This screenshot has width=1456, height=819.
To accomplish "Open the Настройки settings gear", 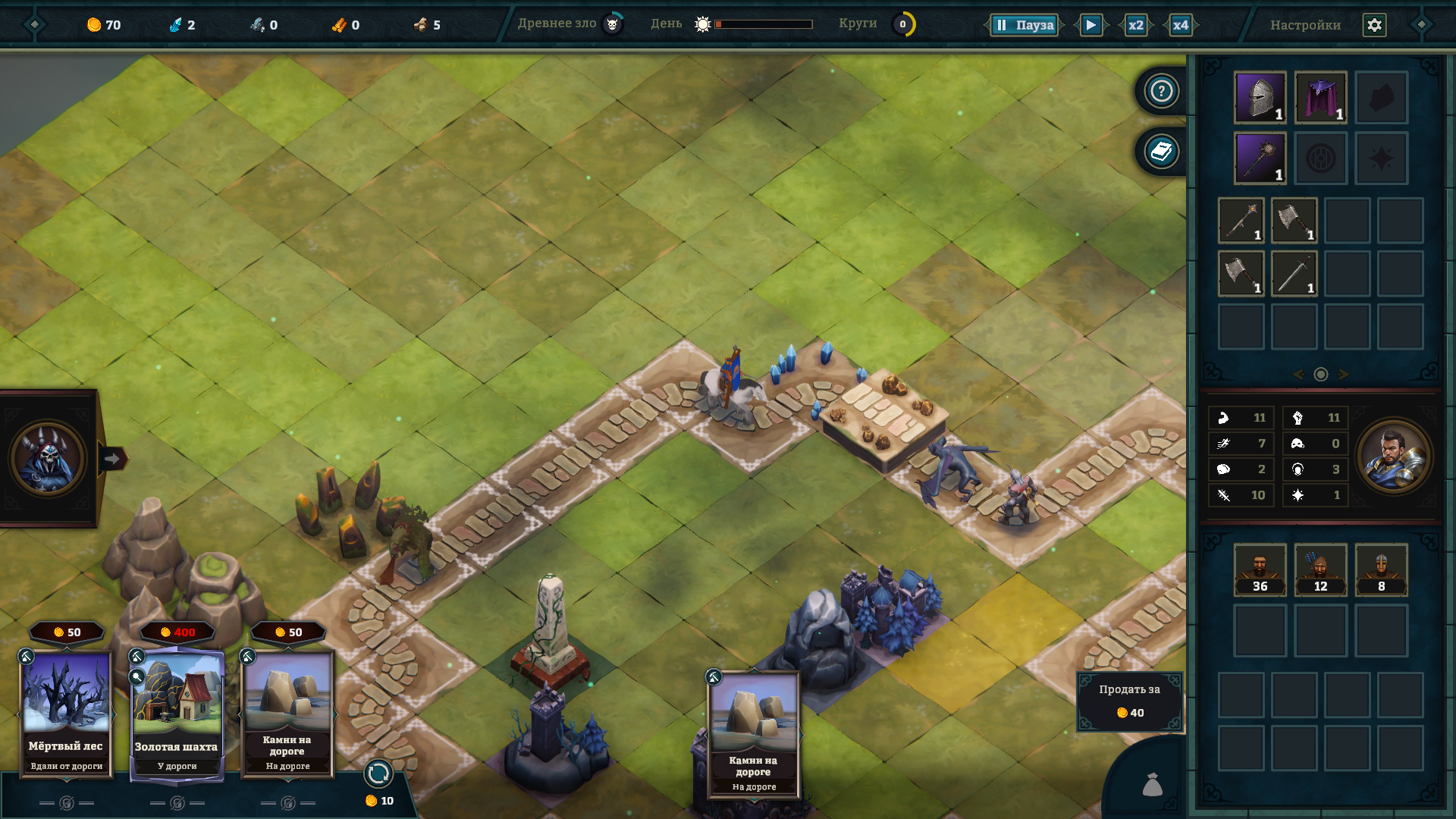I will 1374,25.
